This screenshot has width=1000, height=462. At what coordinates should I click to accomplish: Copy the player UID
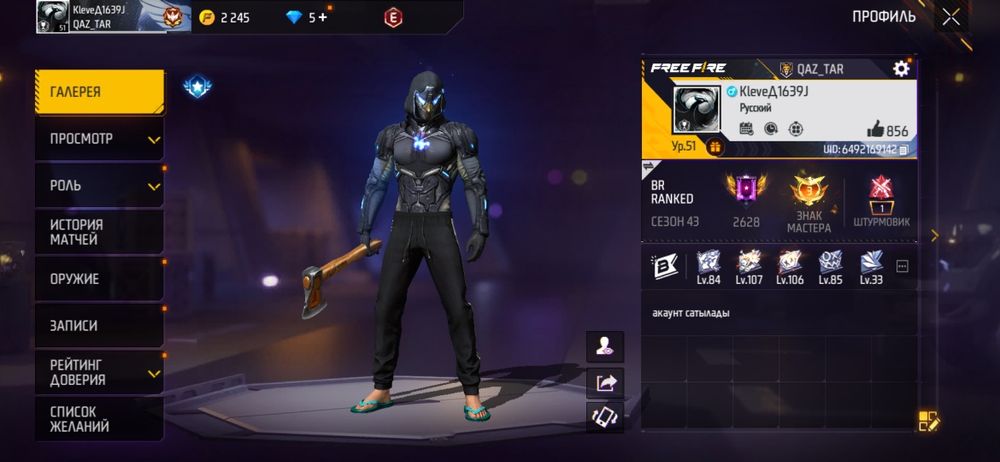(x=904, y=150)
